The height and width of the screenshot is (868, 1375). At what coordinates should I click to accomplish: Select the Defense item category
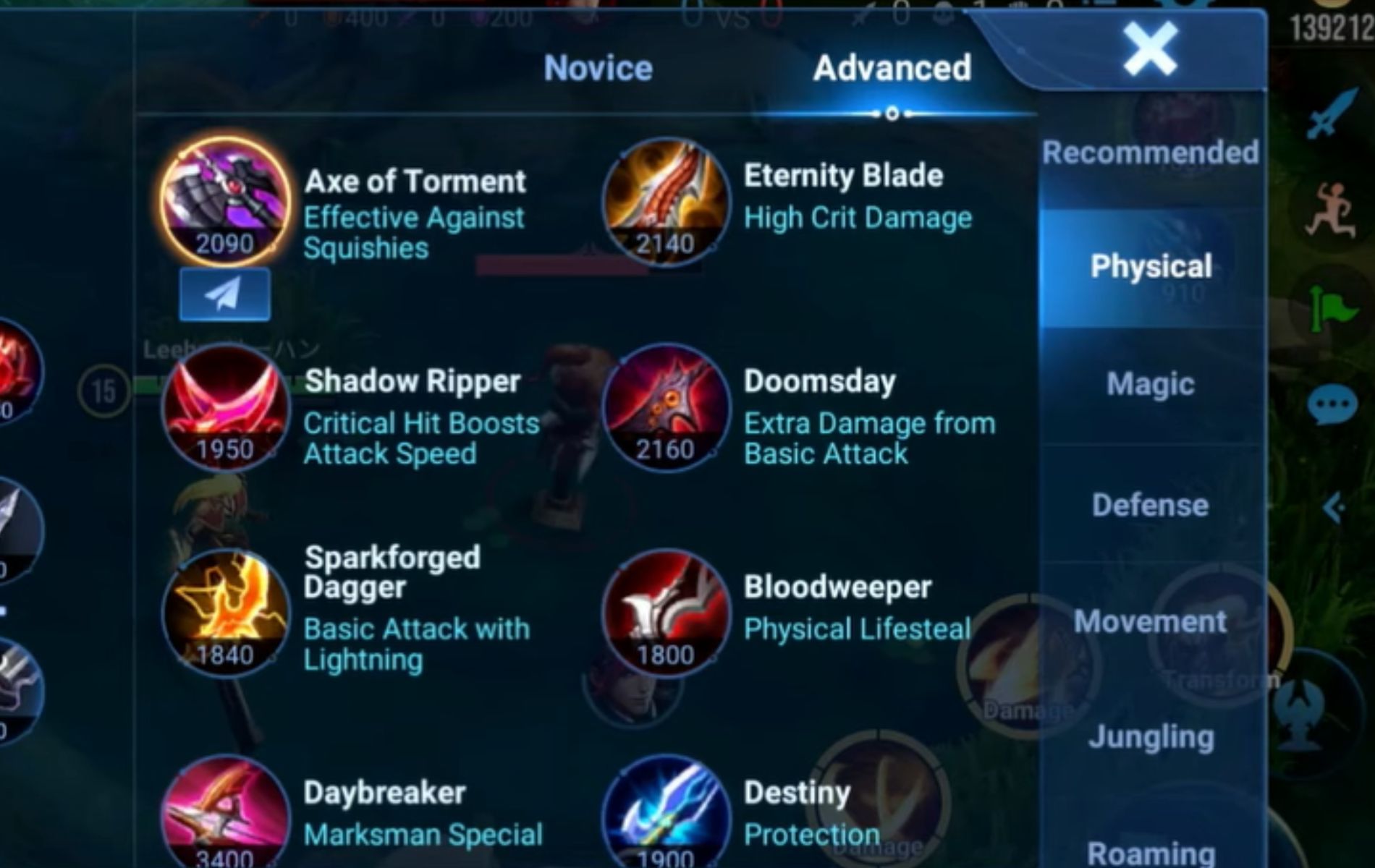[x=1151, y=504]
